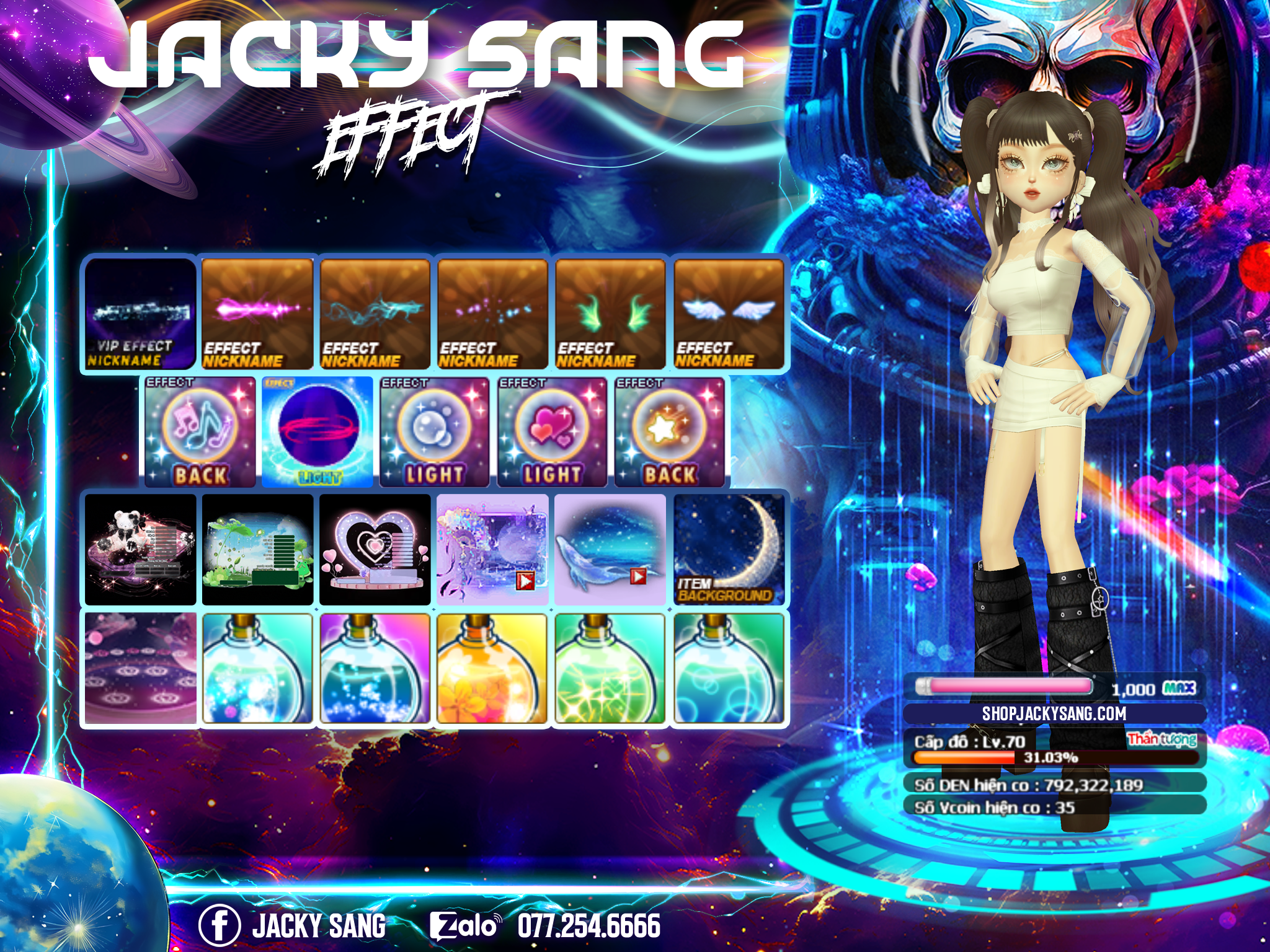Select the crescent moon Item Background
This screenshot has width=1270, height=952.
(x=729, y=549)
